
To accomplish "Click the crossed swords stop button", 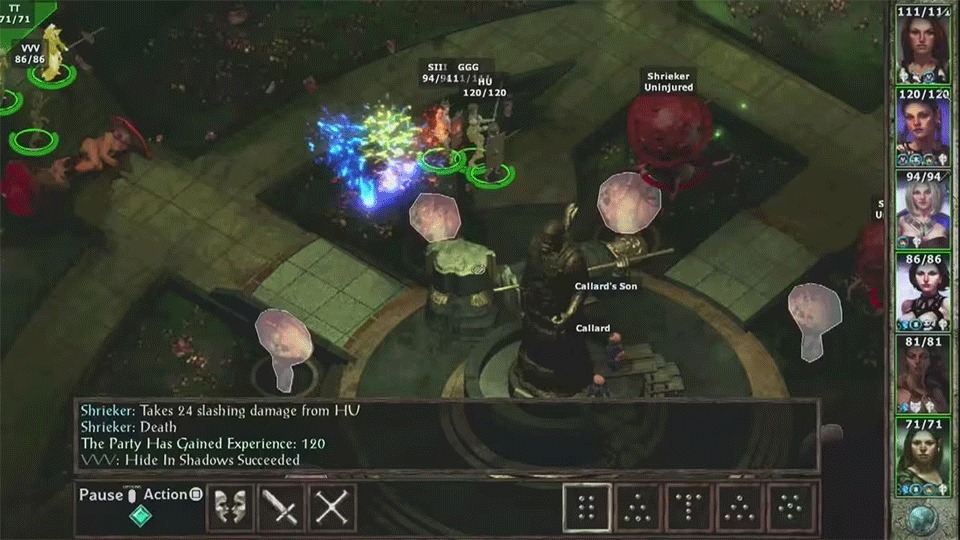I will click(x=332, y=508).
